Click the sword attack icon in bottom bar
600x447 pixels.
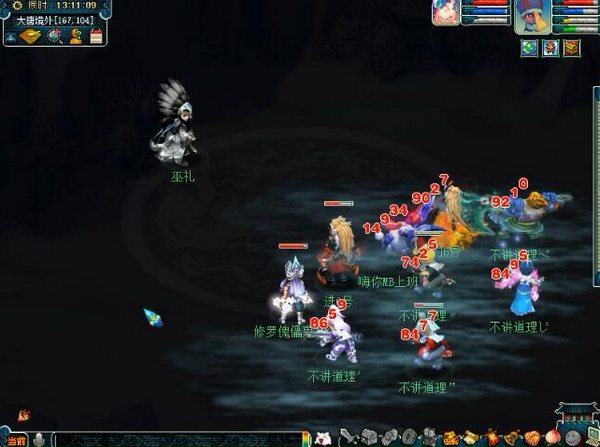tap(347, 437)
